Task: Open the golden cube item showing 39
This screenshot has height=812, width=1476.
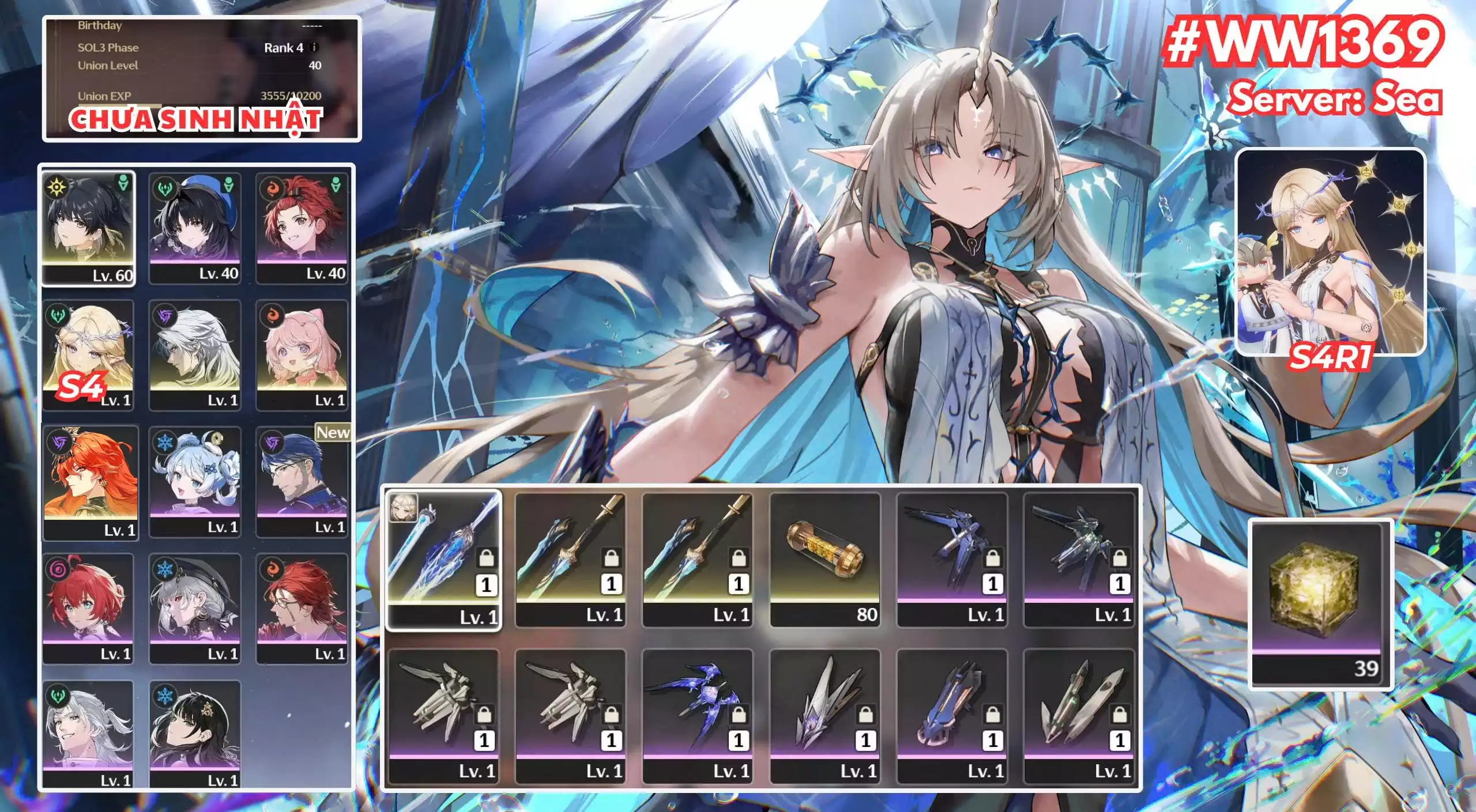Action: click(x=1320, y=603)
